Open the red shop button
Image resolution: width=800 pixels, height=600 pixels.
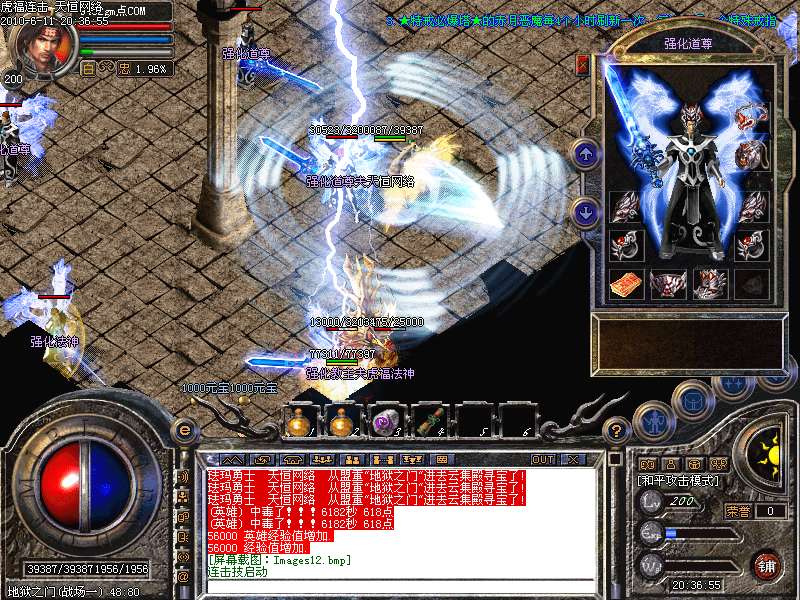point(767,565)
